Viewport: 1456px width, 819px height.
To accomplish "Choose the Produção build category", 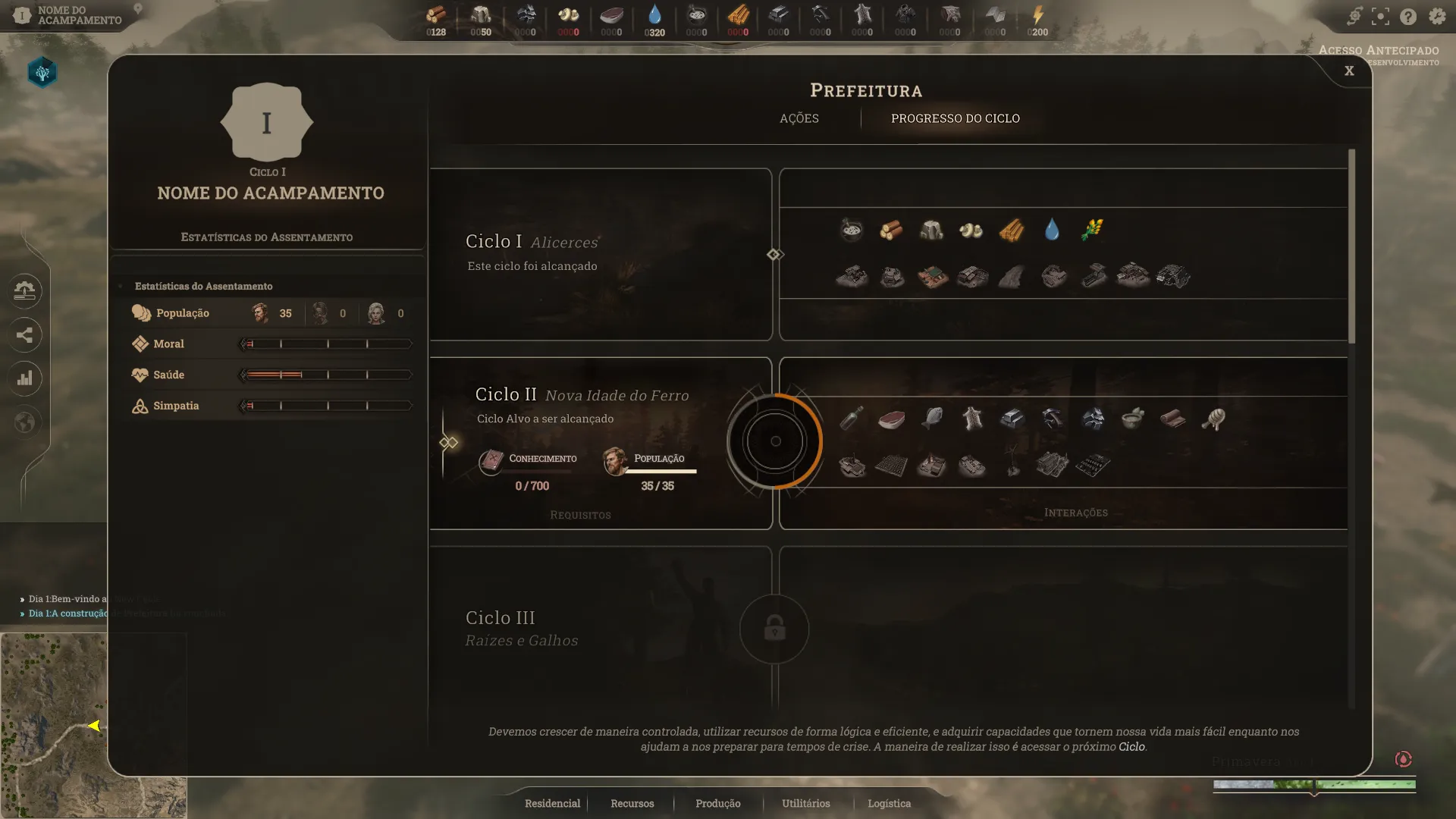I will click(x=717, y=803).
